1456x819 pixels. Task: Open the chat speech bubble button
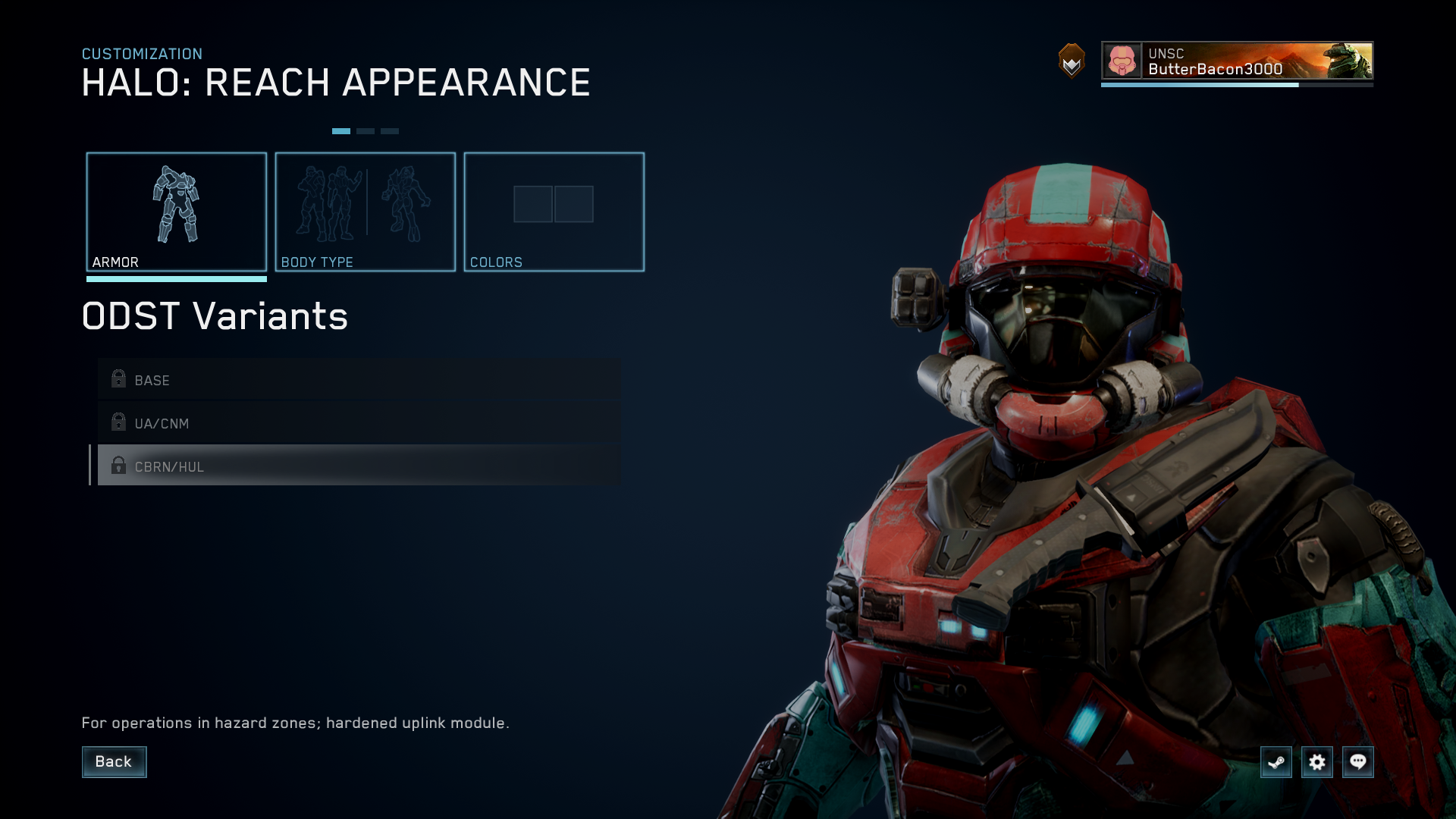[x=1357, y=761]
